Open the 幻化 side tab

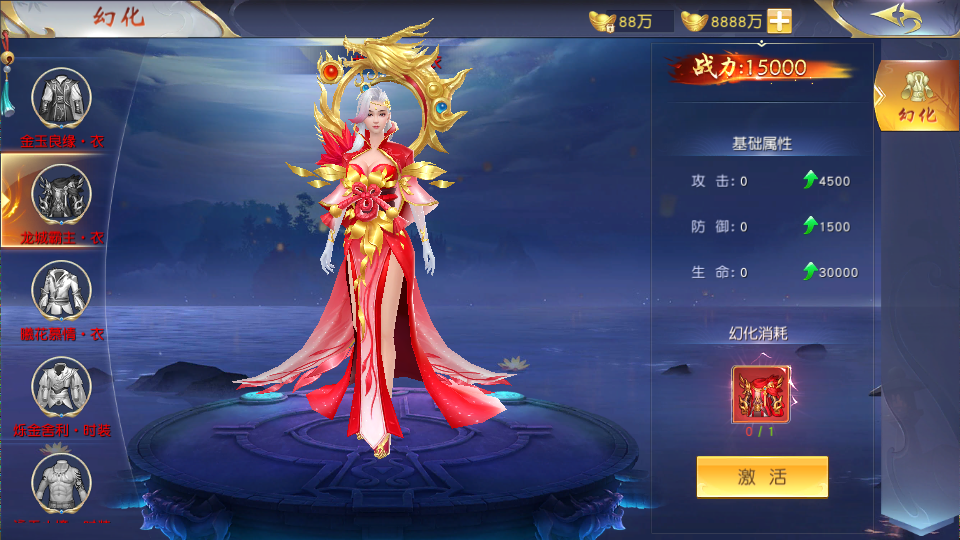[917, 97]
